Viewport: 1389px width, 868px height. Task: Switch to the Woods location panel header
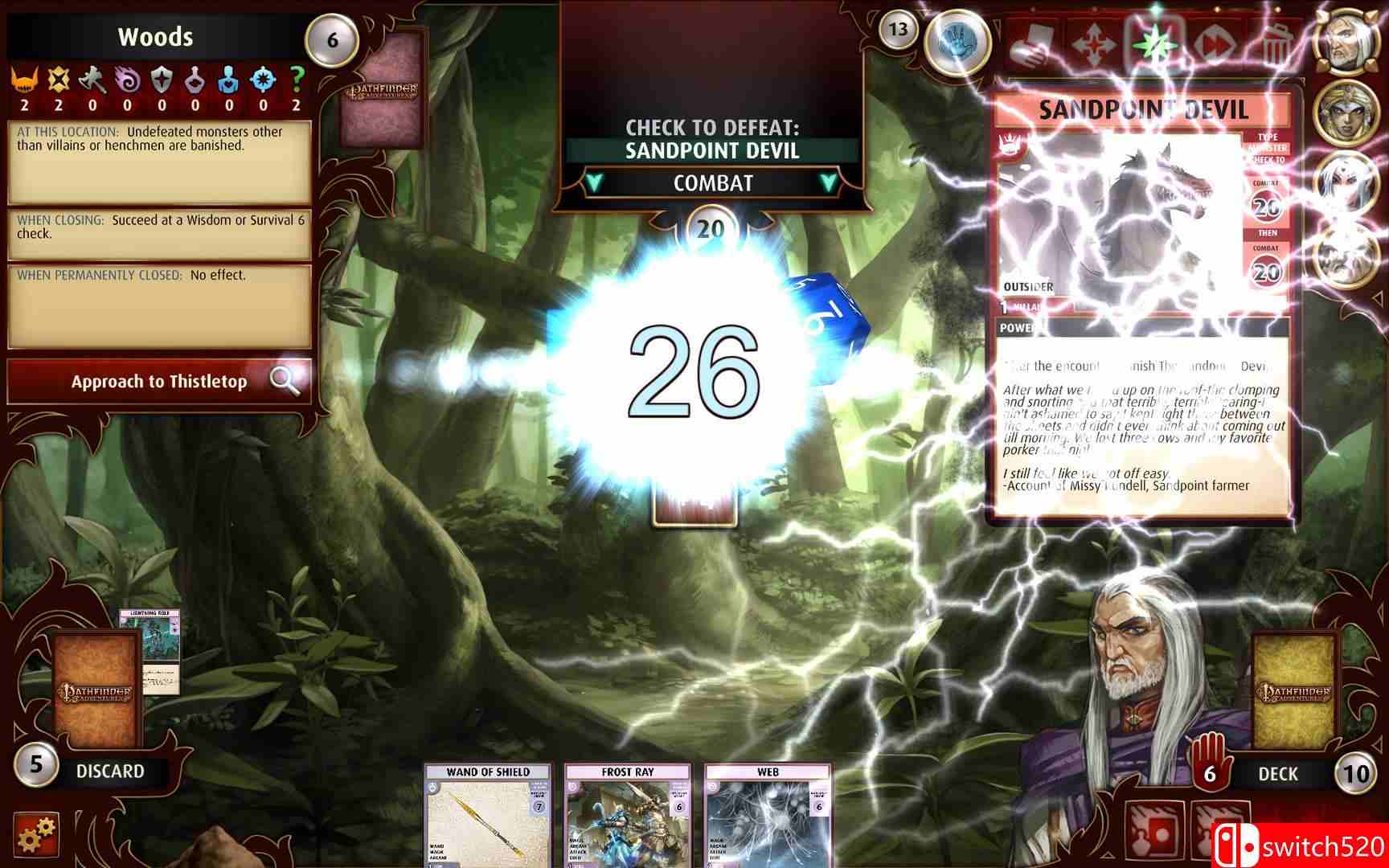click(155, 36)
